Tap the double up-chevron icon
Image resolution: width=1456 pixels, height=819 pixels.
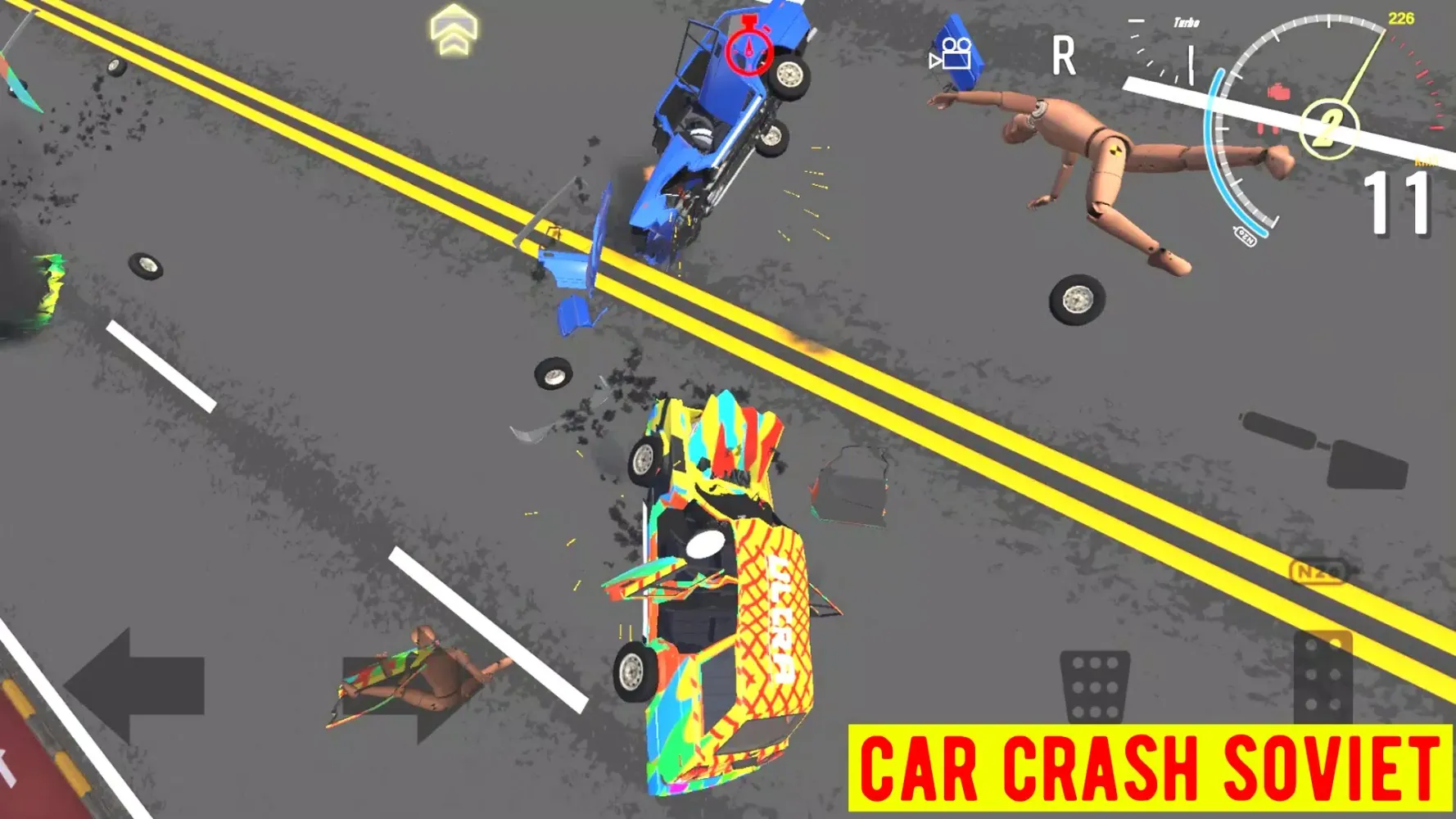click(454, 31)
